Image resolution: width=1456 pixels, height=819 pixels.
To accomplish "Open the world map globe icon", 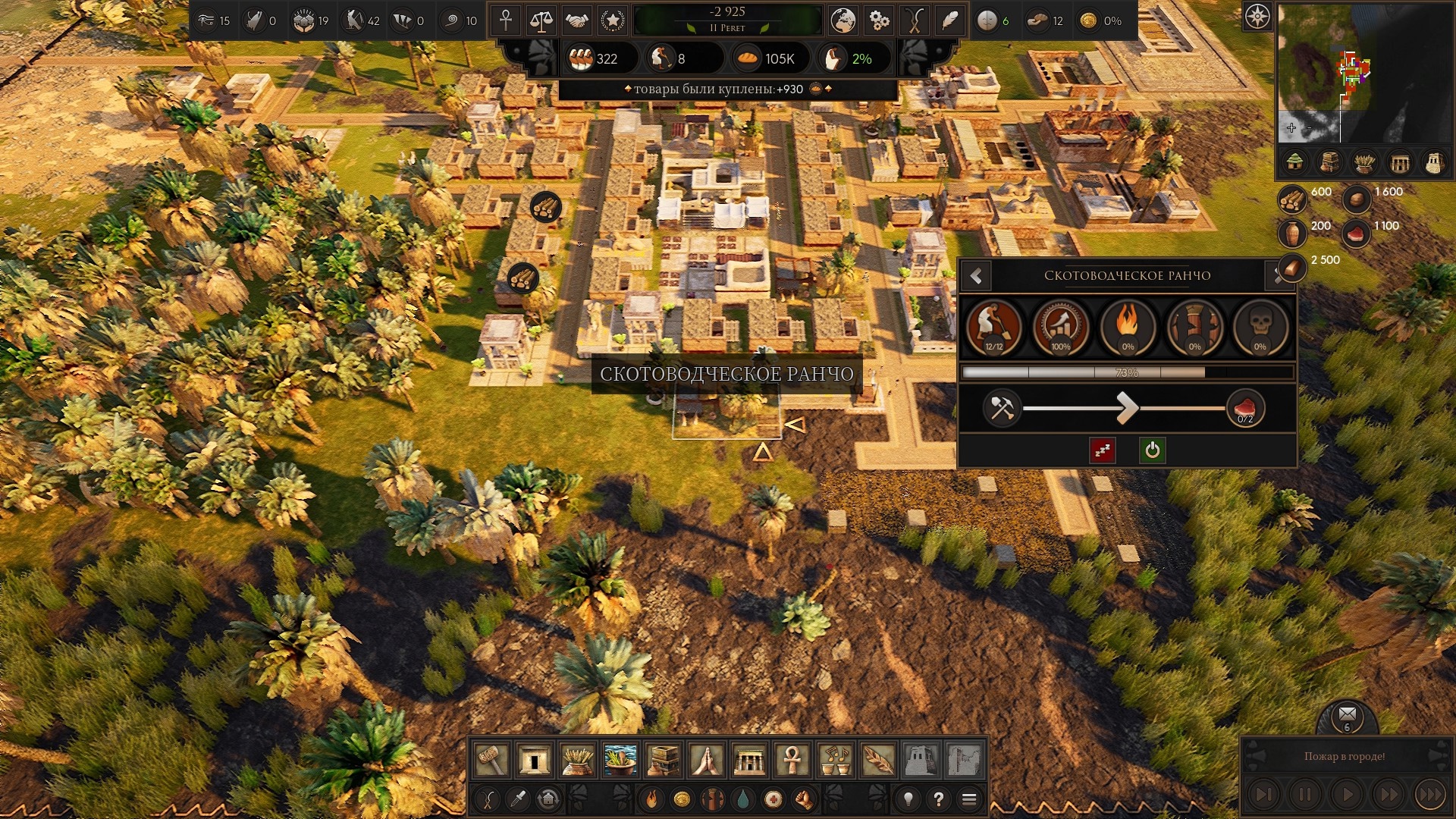I will (843, 20).
